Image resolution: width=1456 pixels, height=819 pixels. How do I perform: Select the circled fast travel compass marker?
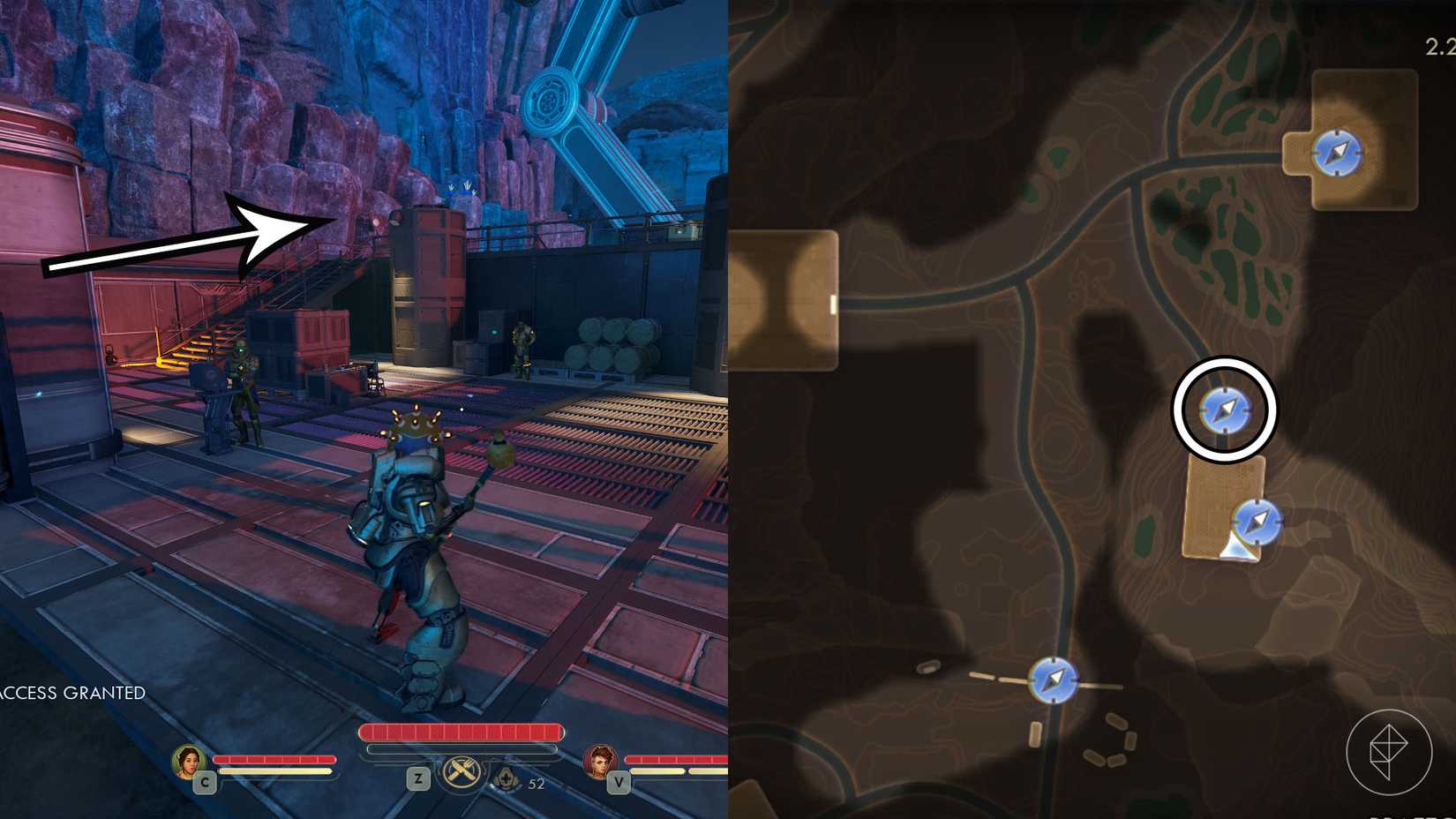[x=1227, y=409]
